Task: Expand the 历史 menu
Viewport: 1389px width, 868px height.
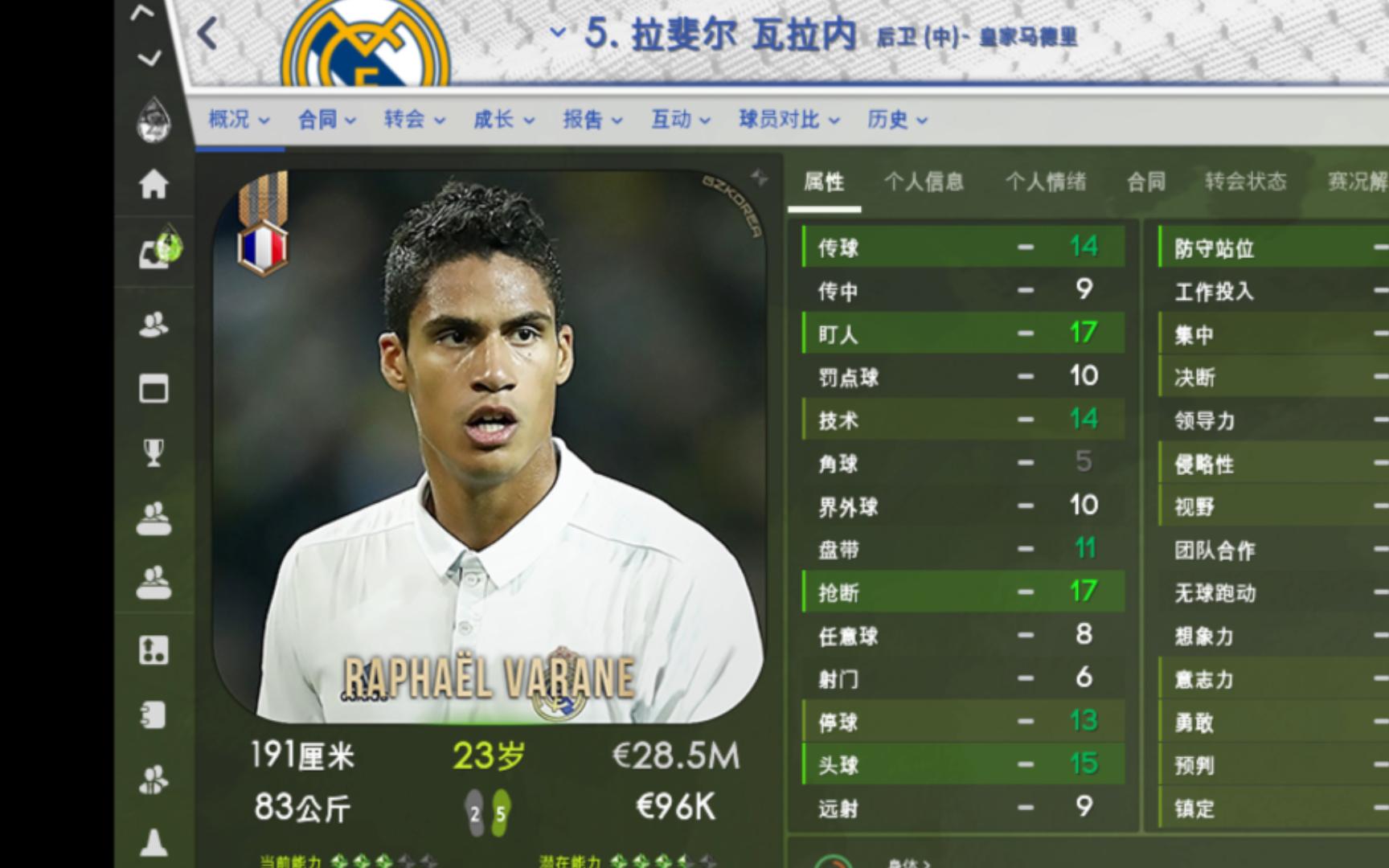Action: tap(897, 120)
